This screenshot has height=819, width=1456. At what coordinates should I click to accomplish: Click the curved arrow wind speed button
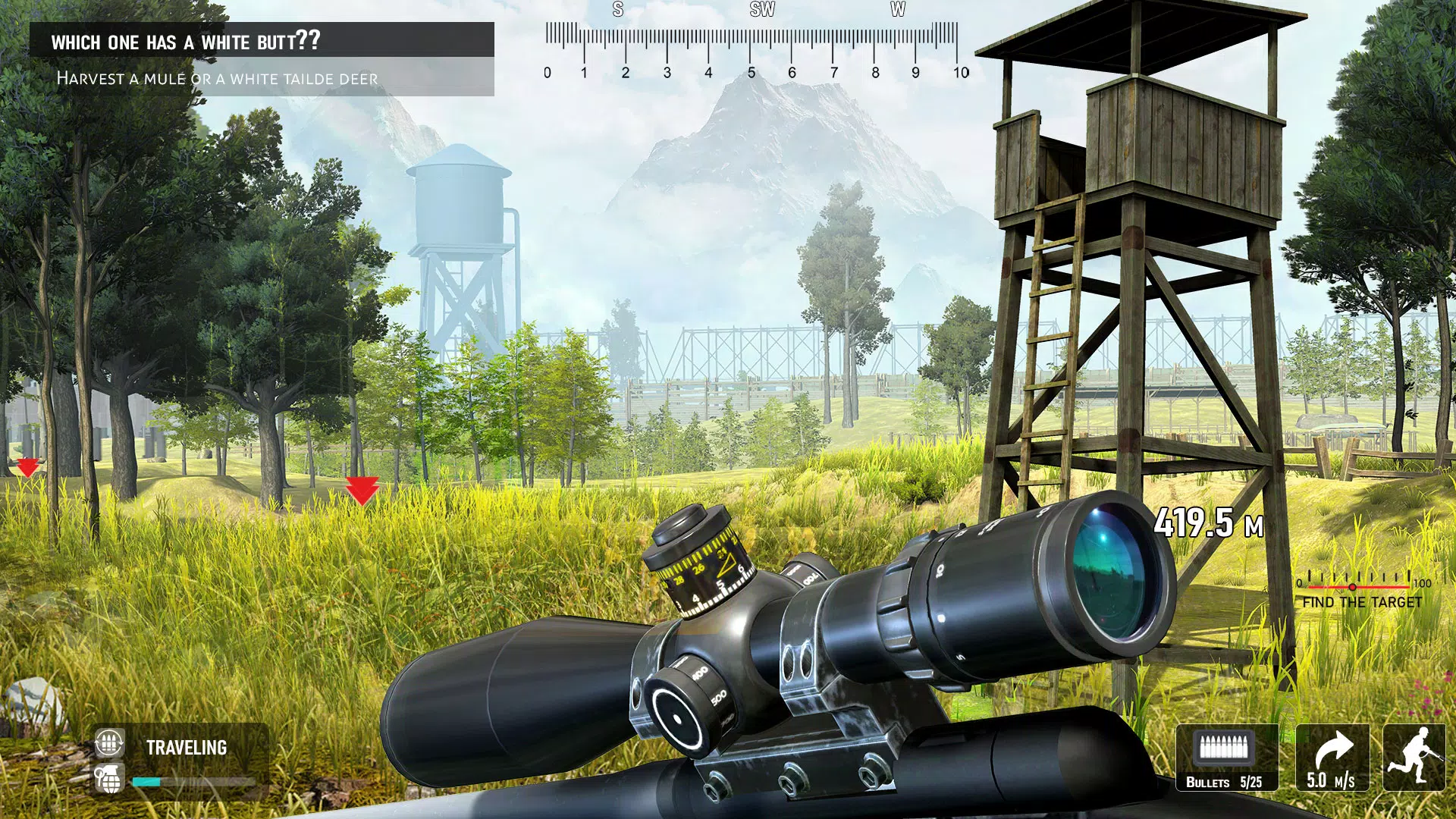(1332, 758)
